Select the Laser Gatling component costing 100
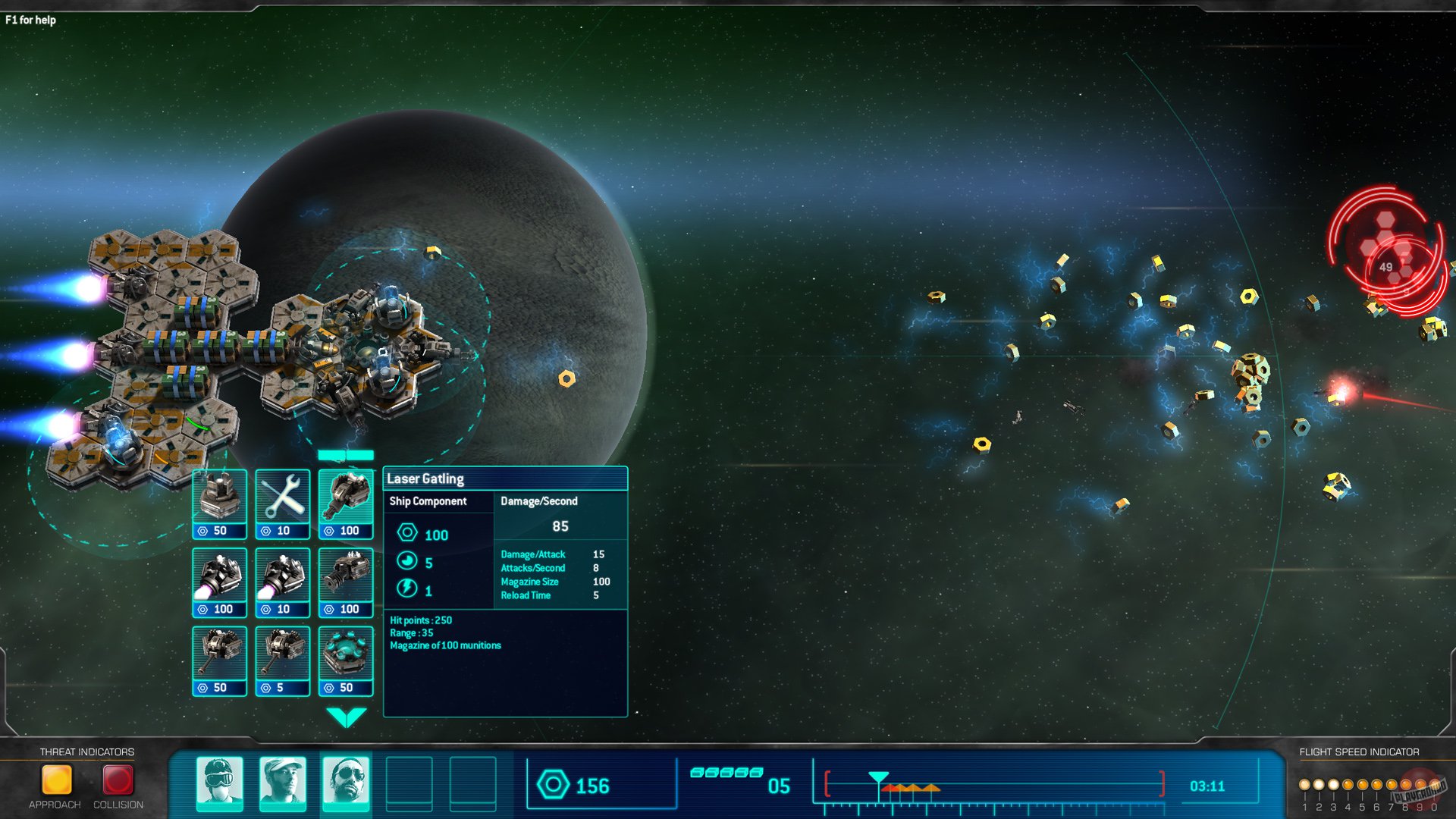Screen dimensions: 1456x819 346,503
